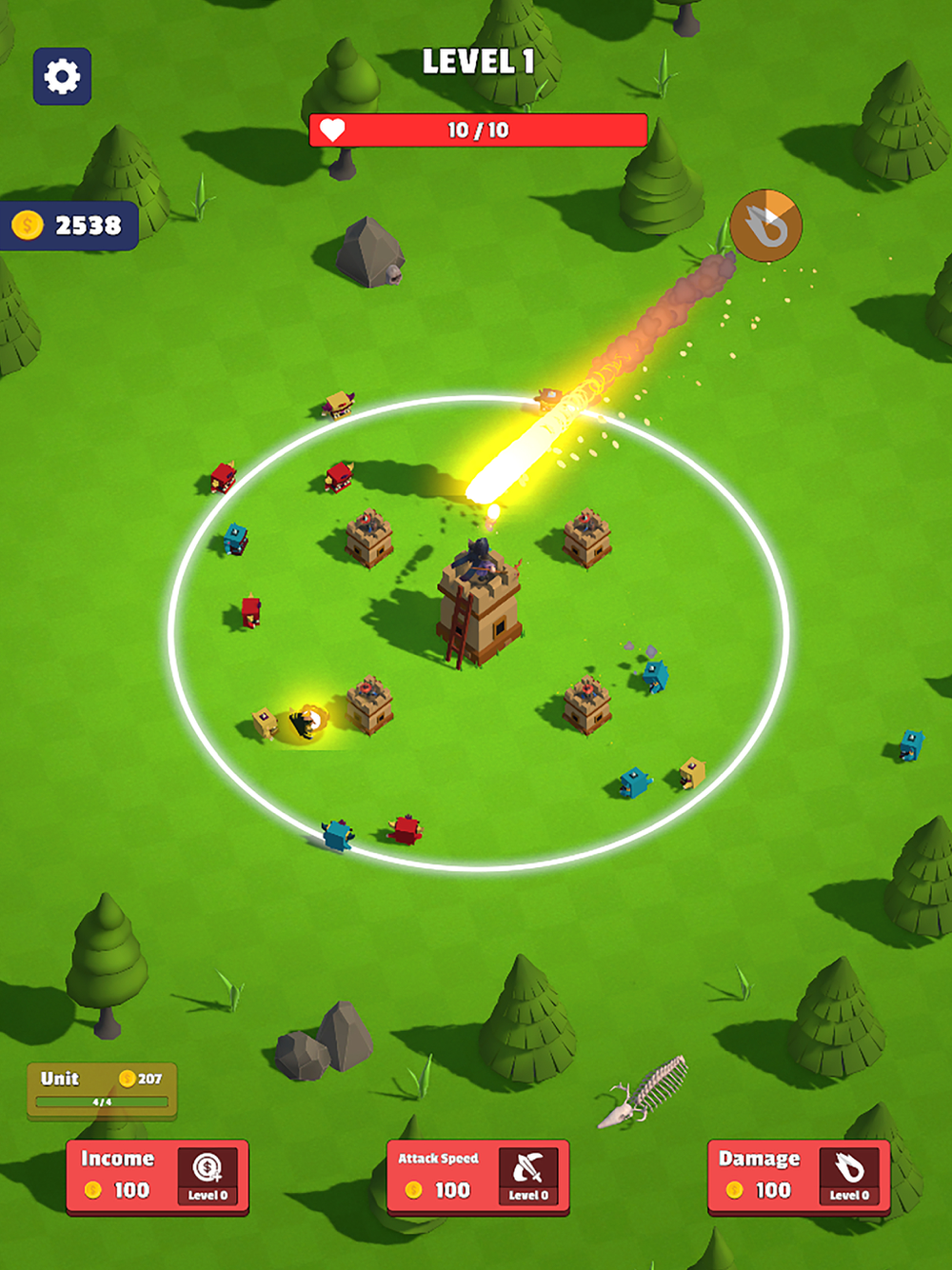Buy a Unit for 207 coins
This screenshot has height=1270, width=952.
(x=102, y=1090)
